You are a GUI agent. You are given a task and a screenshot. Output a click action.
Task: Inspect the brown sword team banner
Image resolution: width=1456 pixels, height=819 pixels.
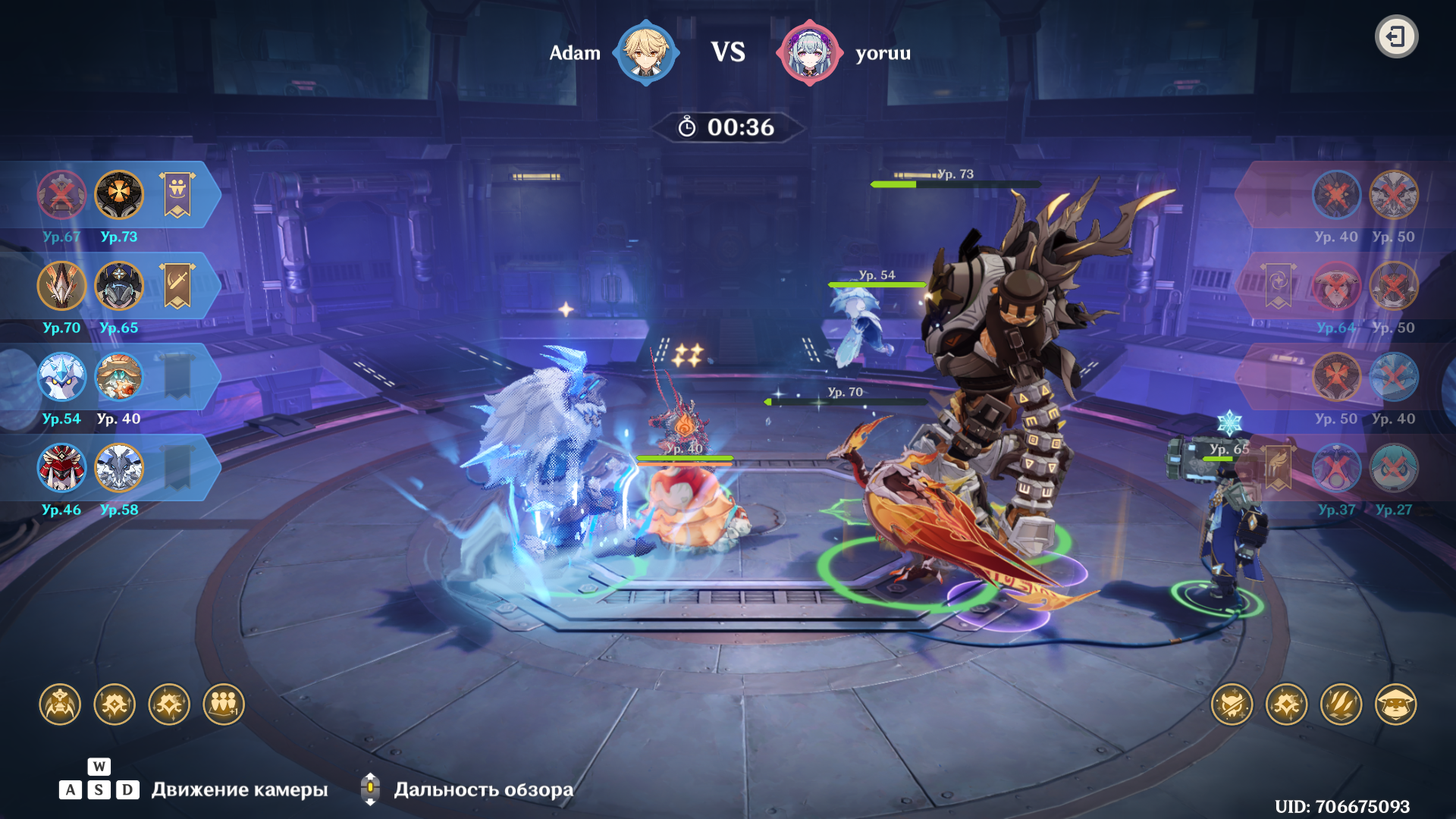tap(177, 286)
